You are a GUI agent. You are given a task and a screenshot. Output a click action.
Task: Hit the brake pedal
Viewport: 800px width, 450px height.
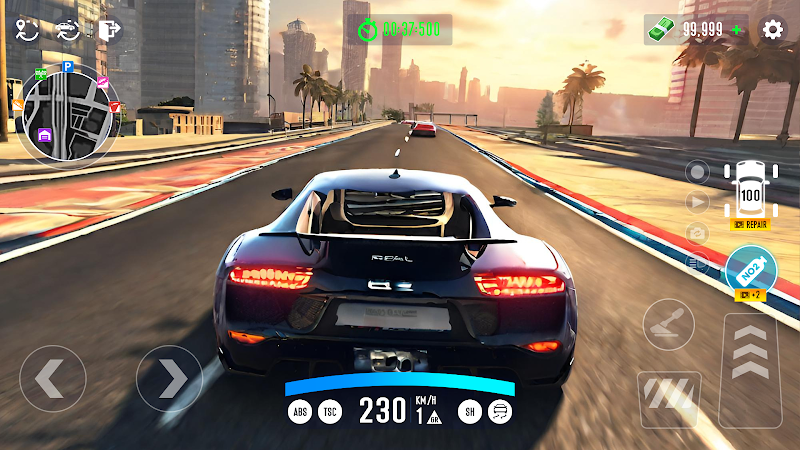click(668, 397)
